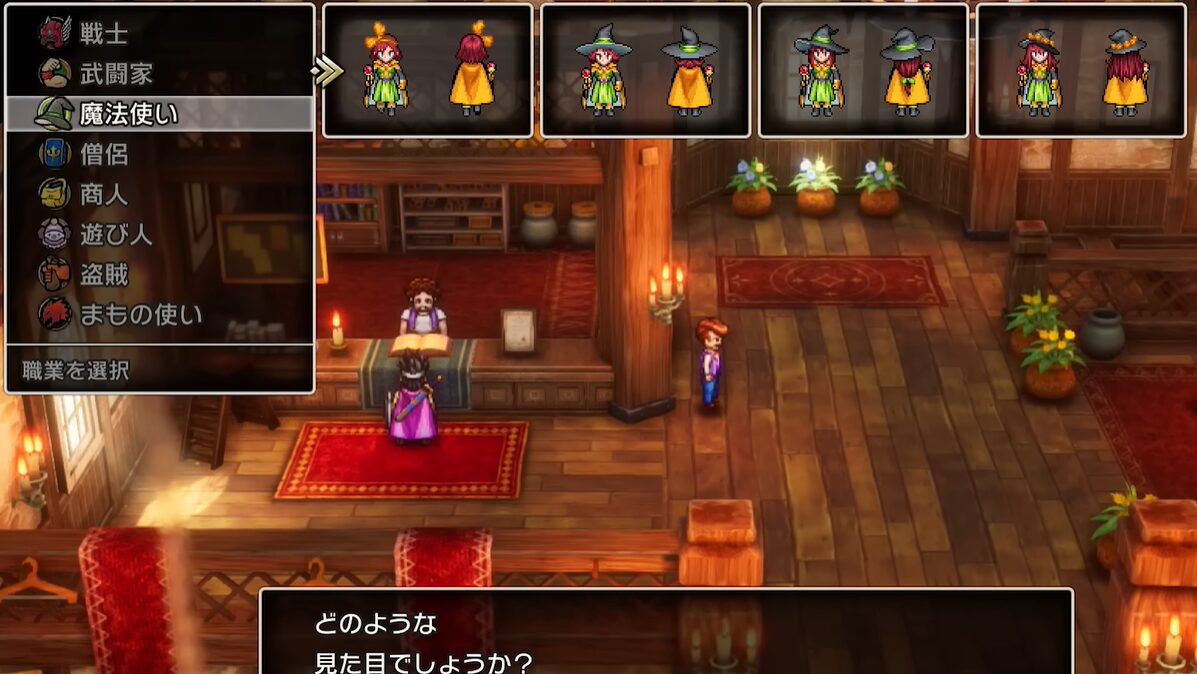Choose the 商人 (Merchant) class
1197x674 pixels.
coord(104,194)
